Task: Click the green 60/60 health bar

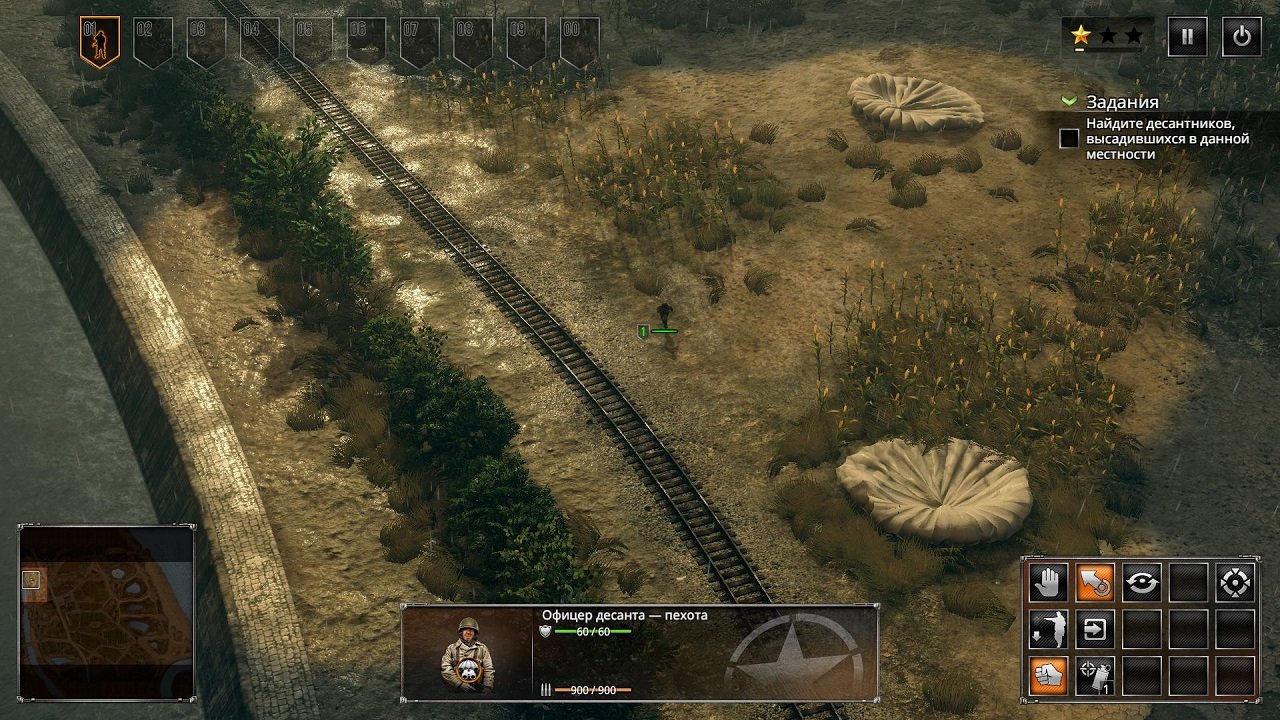Action: pyautogui.click(x=590, y=633)
